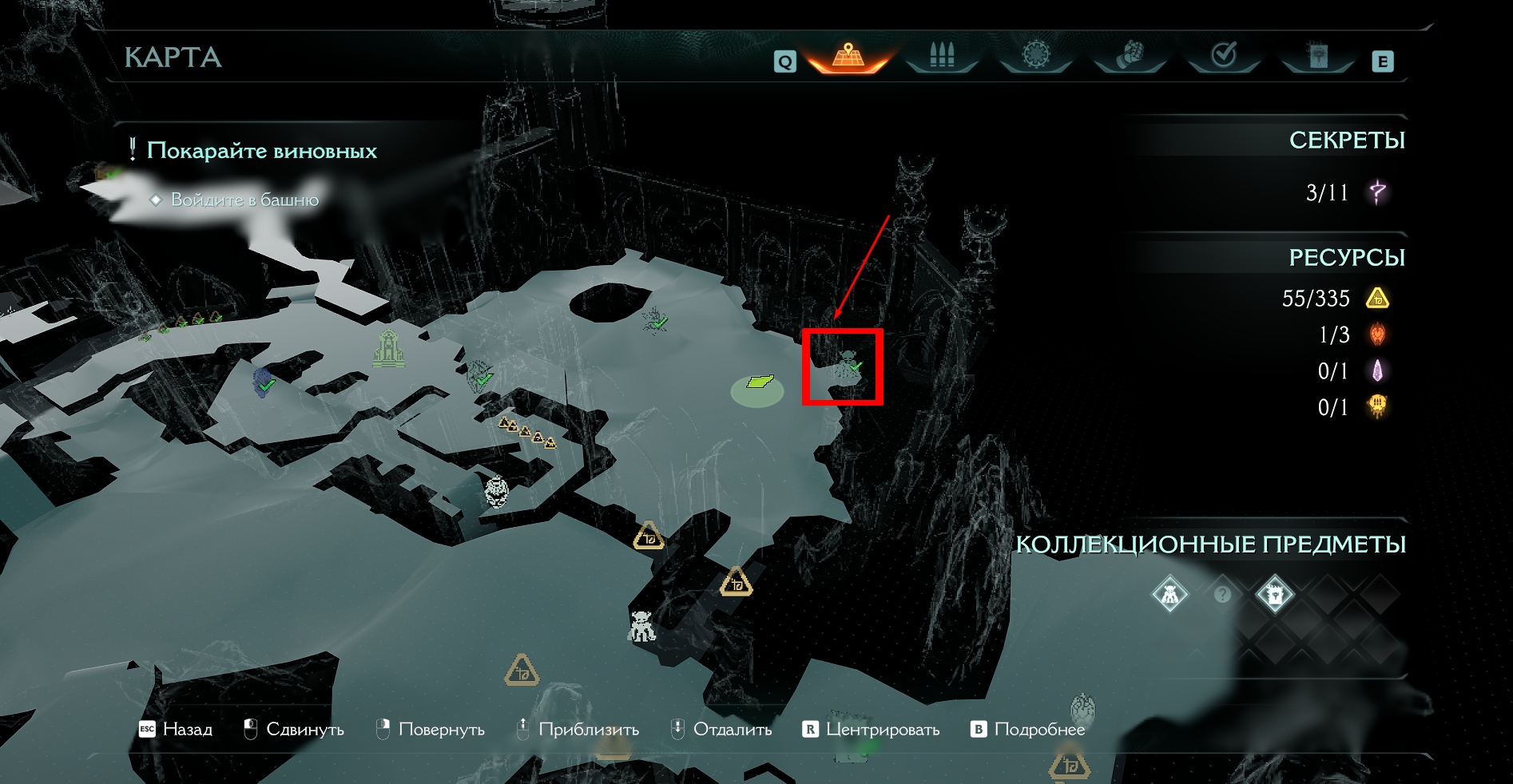
Task: Click the green shrine marker on the map
Action: pyautogui.click(x=388, y=349)
